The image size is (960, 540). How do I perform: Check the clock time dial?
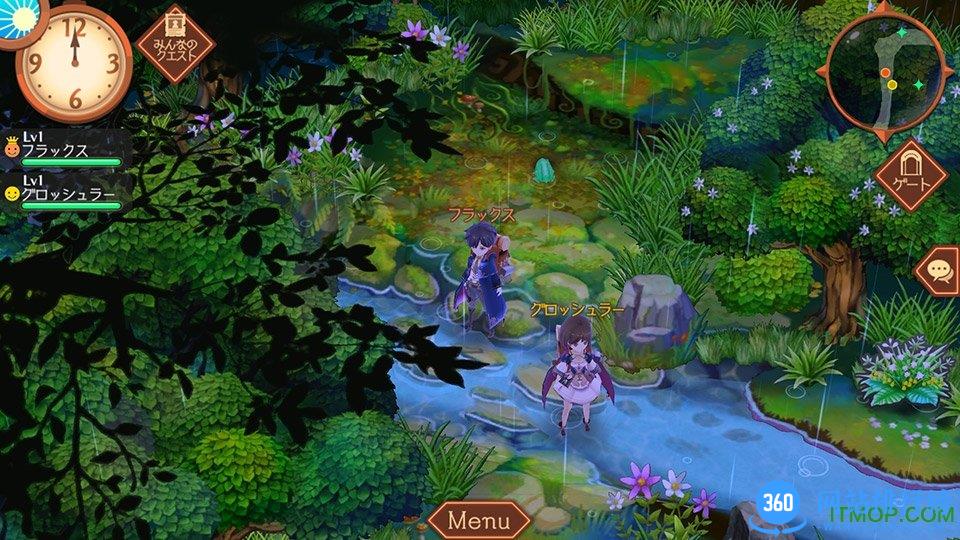coord(73,63)
